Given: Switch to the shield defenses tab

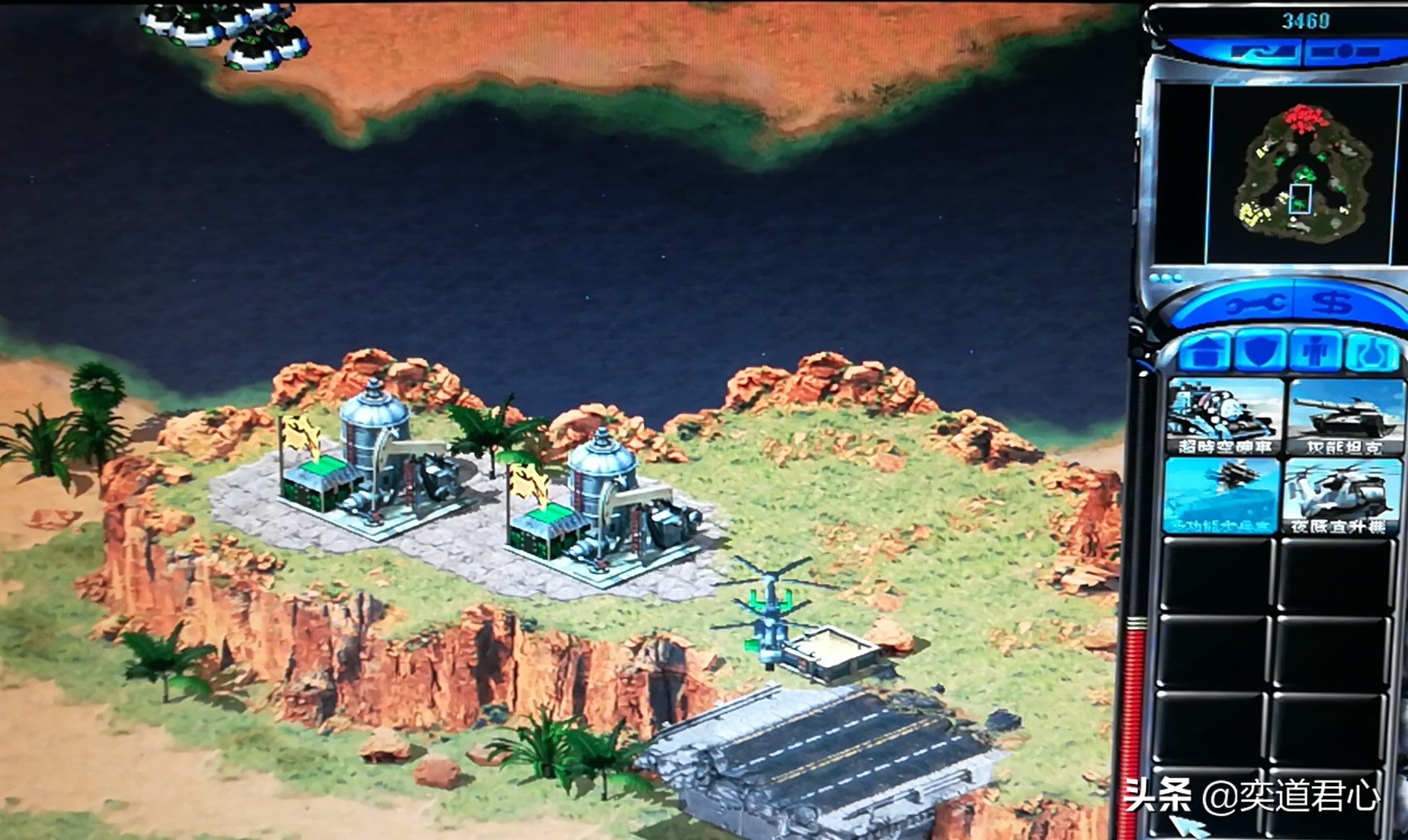Looking at the screenshot, I should click(1260, 351).
